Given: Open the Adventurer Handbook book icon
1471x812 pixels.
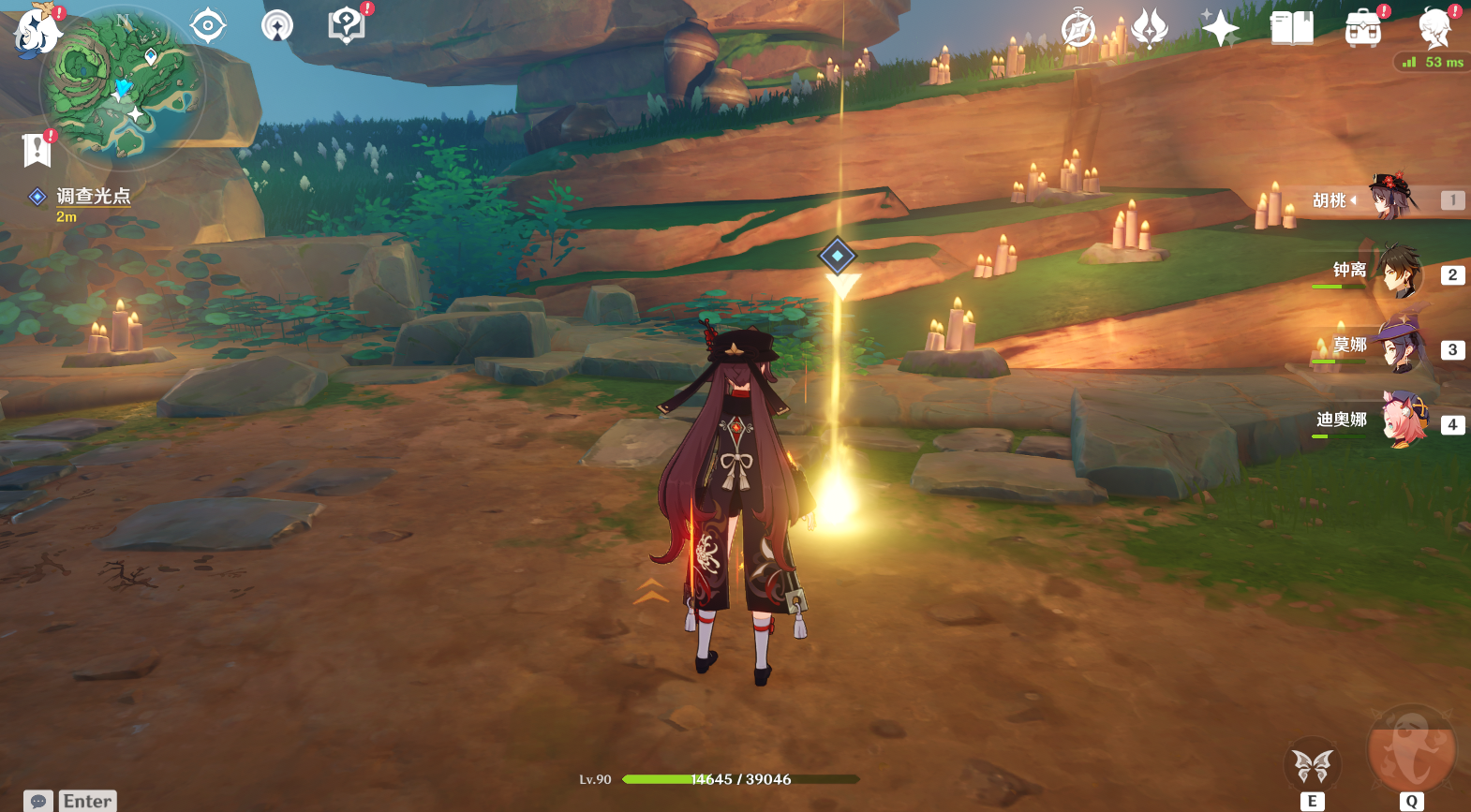Looking at the screenshot, I should coord(1291,28).
